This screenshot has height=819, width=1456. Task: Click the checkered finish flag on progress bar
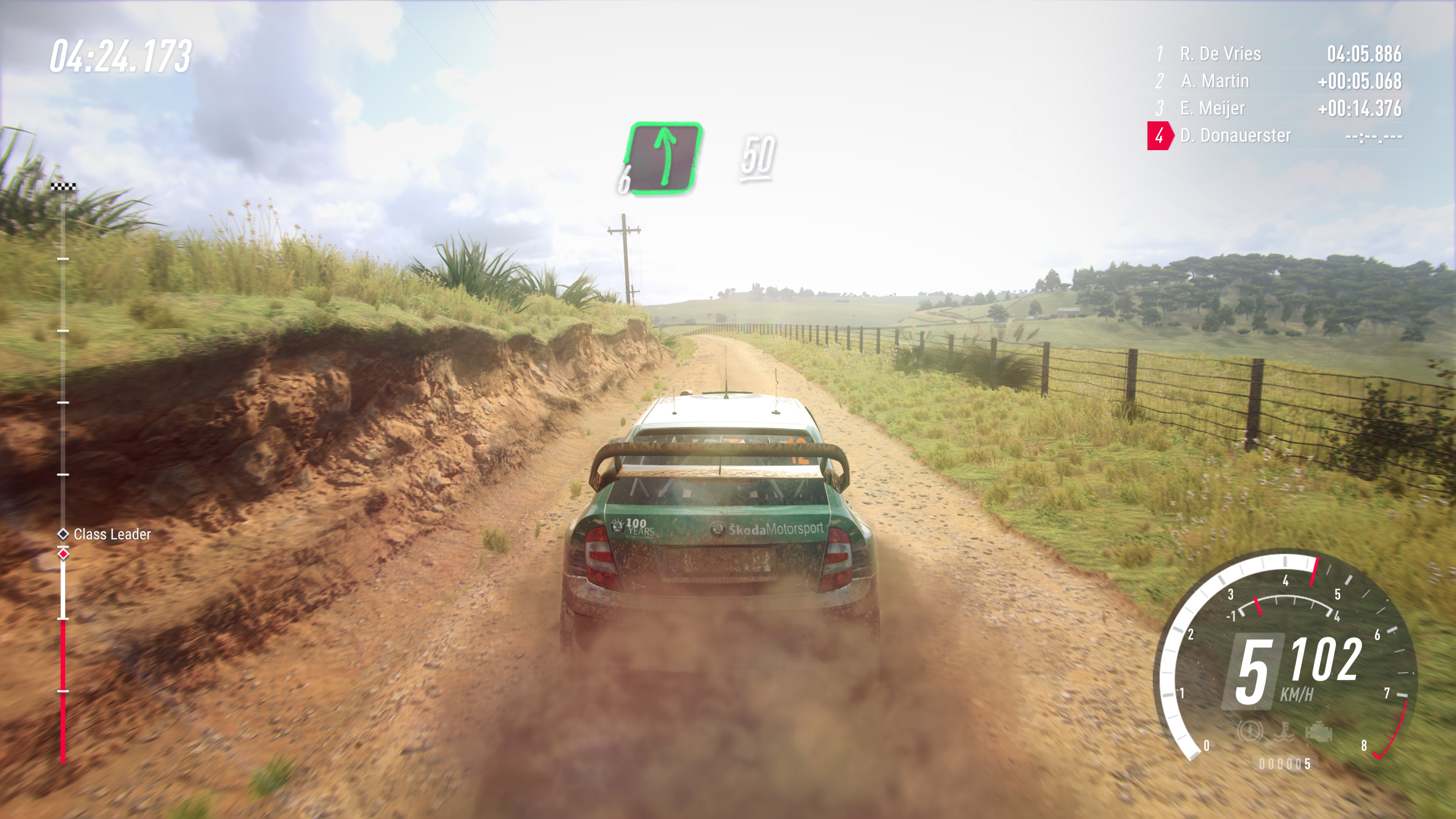coord(63,186)
